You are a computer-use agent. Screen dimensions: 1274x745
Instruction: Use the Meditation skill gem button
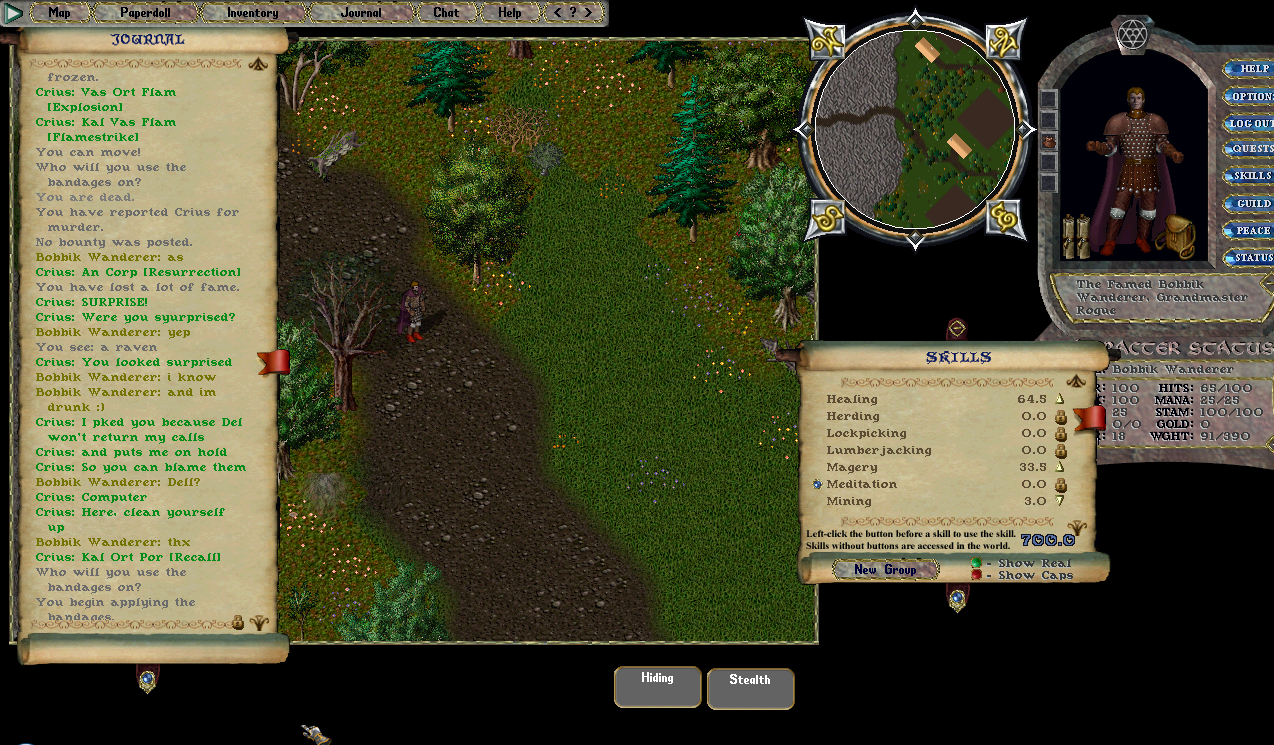[x=817, y=484]
